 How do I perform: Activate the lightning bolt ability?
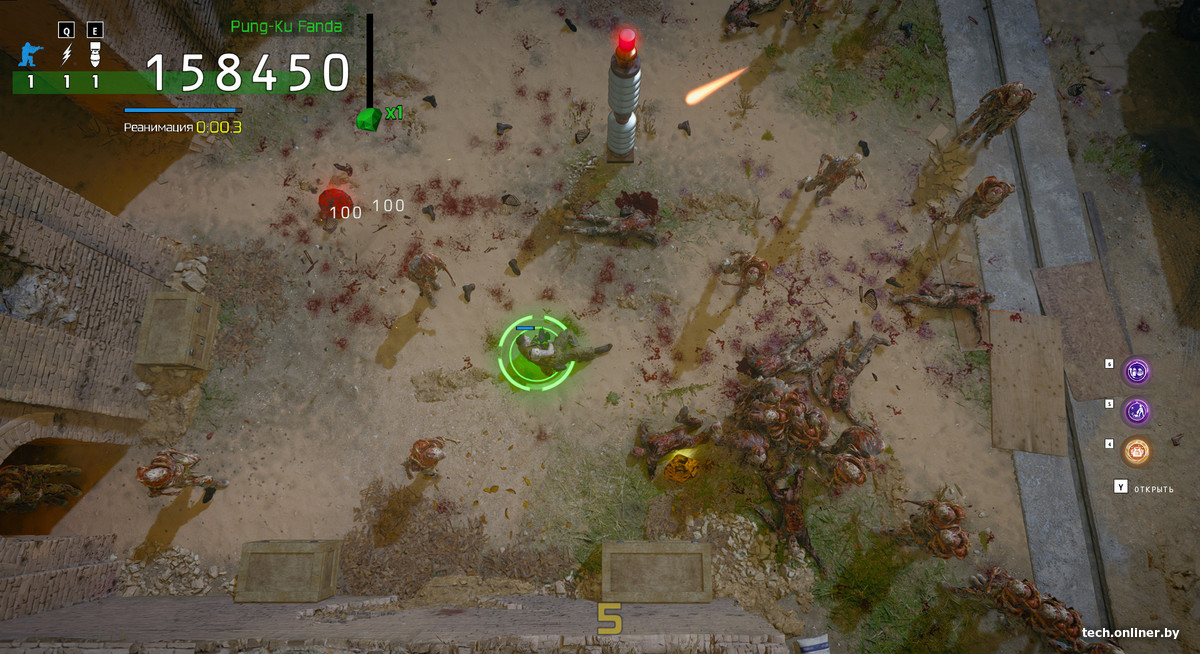(x=67, y=54)
